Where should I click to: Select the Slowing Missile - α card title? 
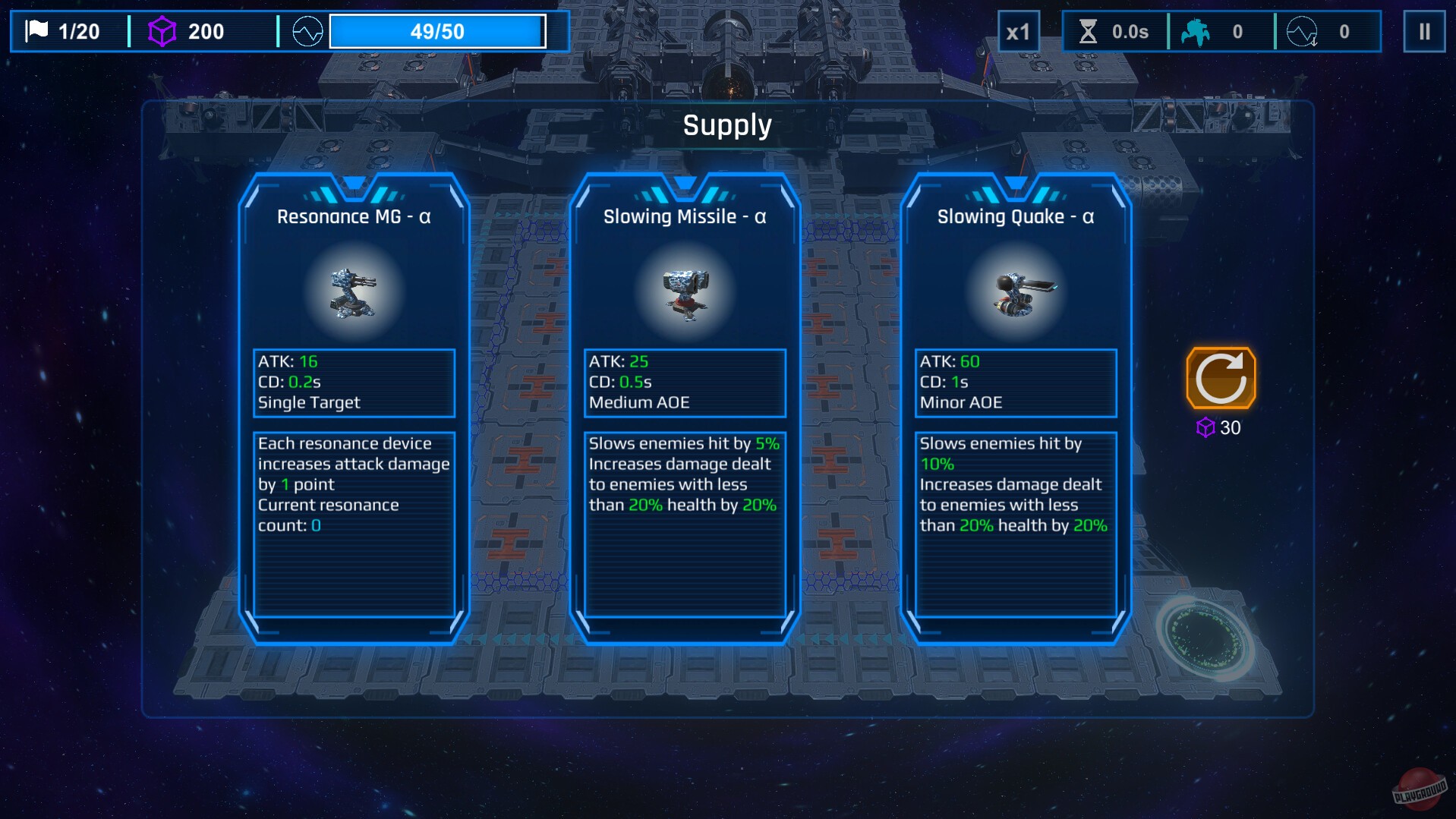(684, 216)
